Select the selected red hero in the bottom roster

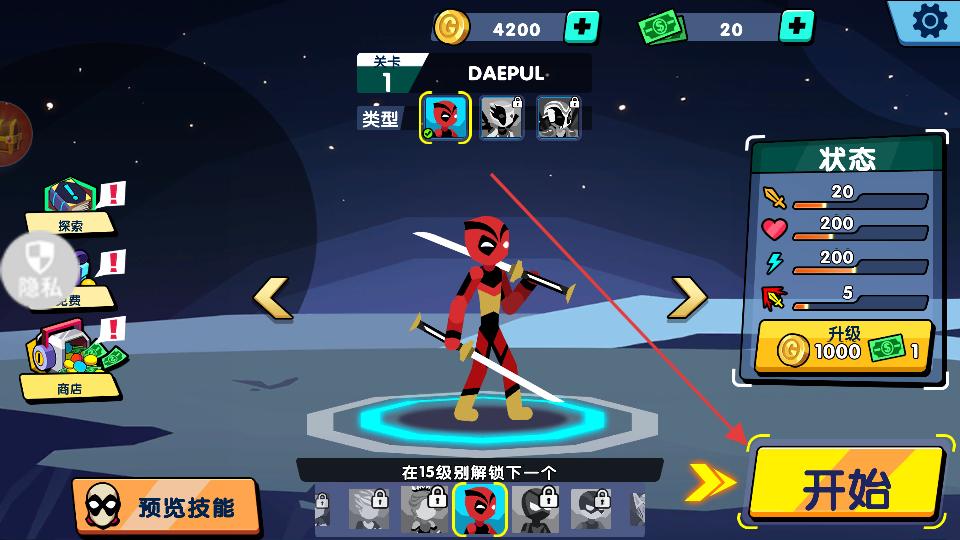coord(480,508)
